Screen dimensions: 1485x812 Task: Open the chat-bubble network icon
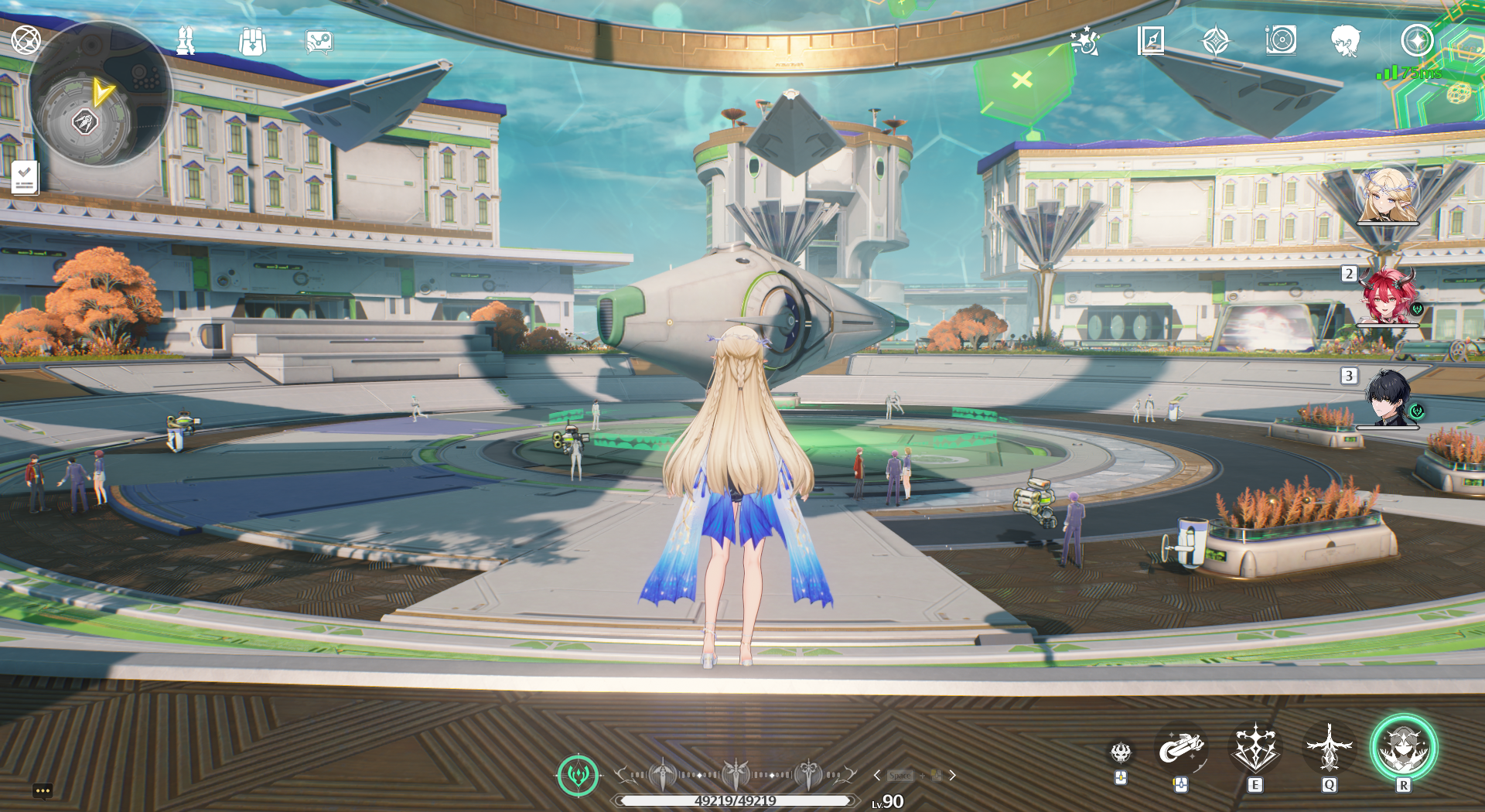pyautogui.click(x=319, y=42)
